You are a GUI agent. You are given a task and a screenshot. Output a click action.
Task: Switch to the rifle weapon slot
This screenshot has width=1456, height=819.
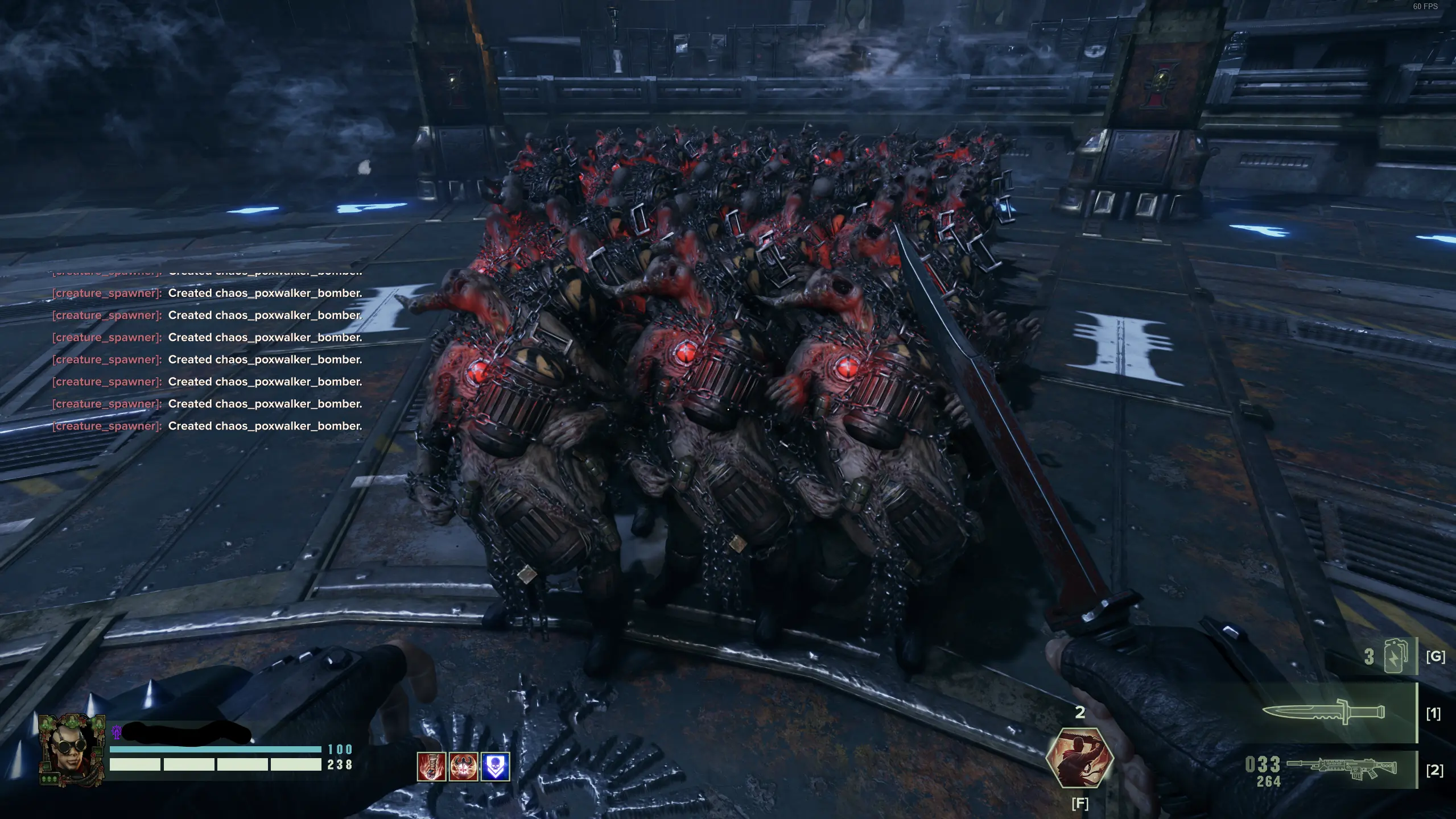1342,768
